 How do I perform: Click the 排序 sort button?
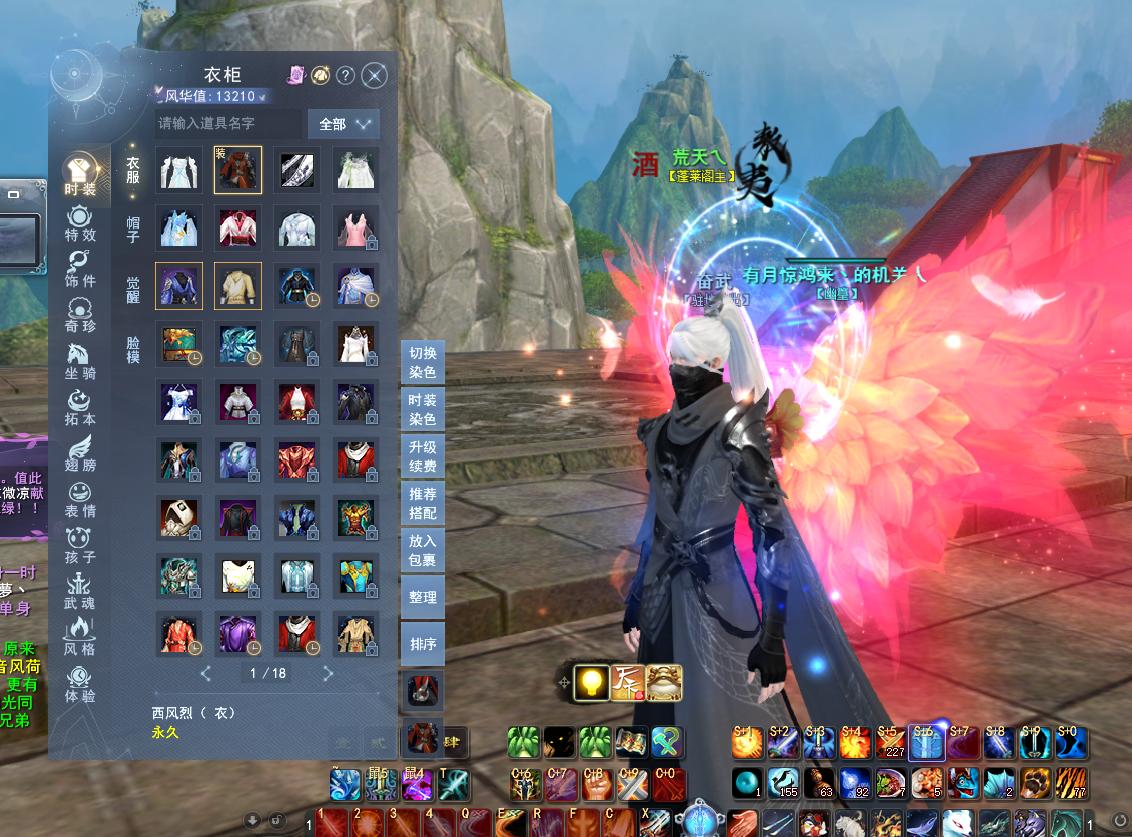click(423, 644)
